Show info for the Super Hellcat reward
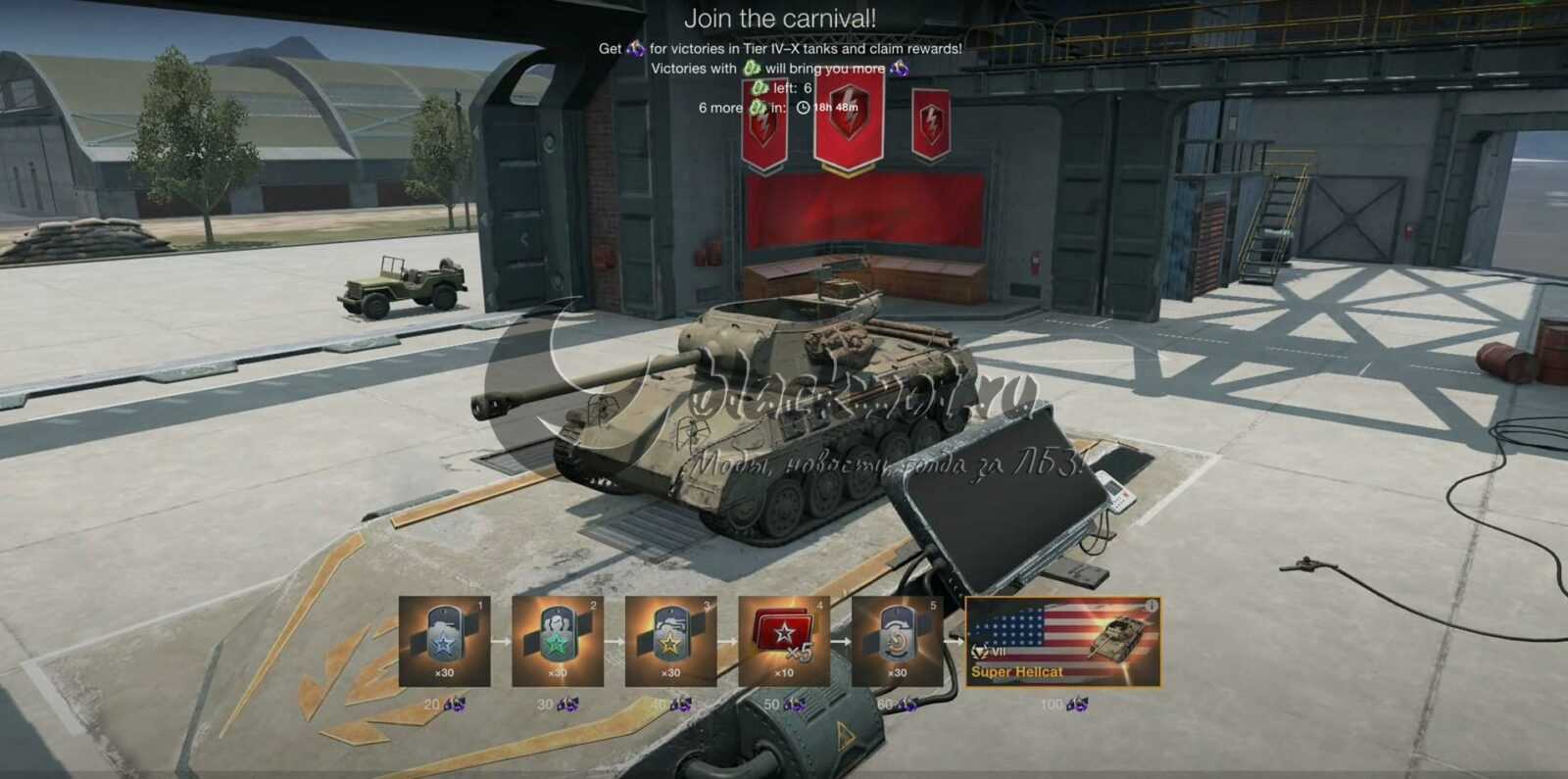The image size is (1568, 779). coord(1151,606)
